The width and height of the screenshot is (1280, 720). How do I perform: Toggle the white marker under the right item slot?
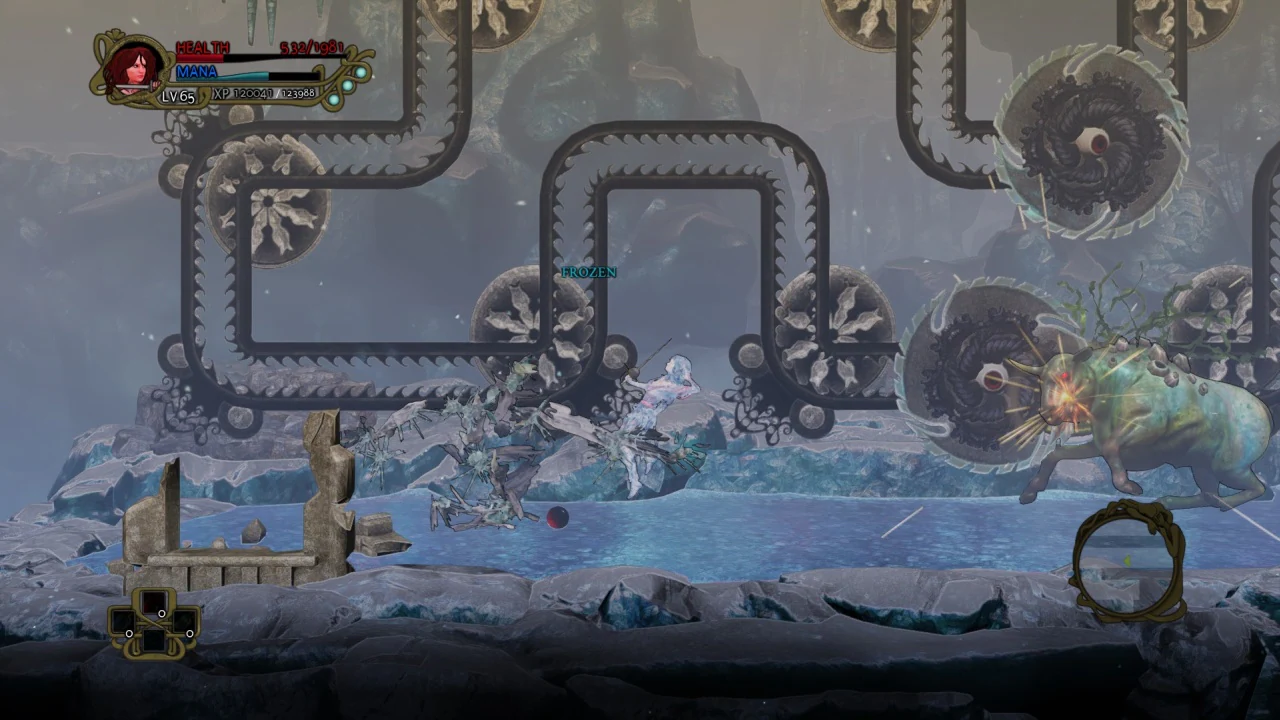[190, 634]
